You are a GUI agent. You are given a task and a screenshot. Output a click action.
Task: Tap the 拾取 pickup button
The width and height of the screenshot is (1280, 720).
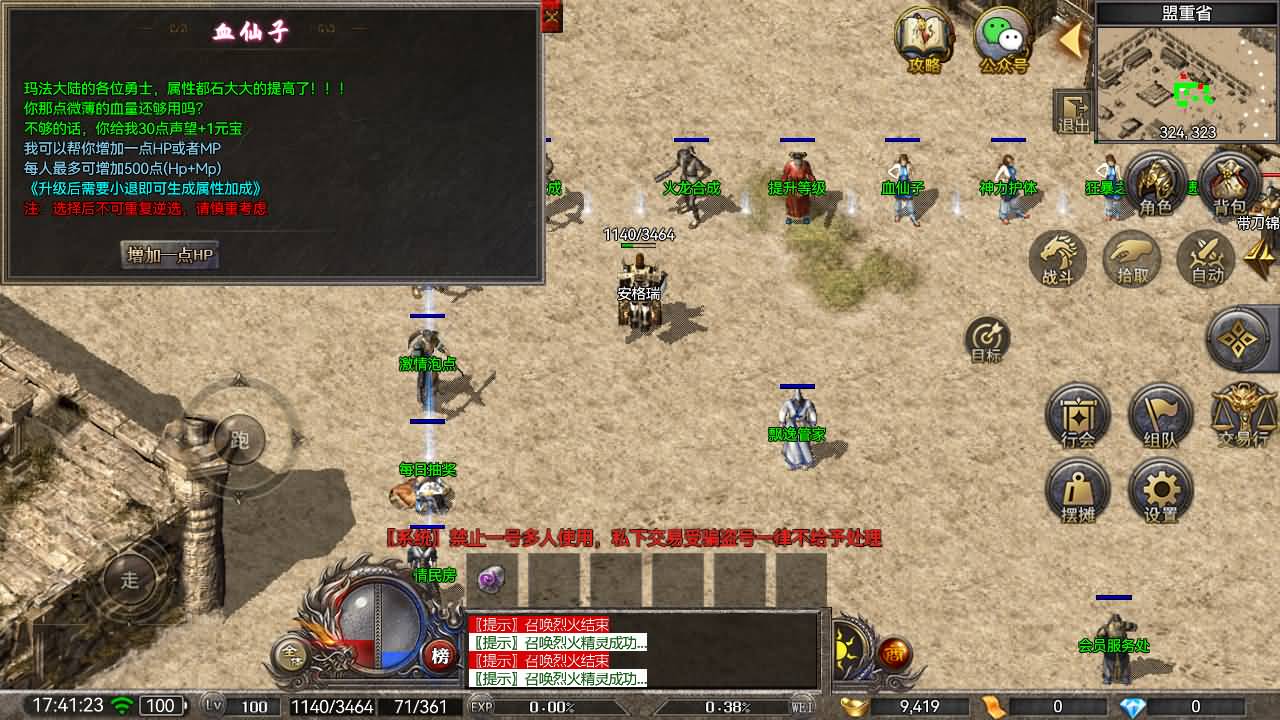(x=1133, y=259)
